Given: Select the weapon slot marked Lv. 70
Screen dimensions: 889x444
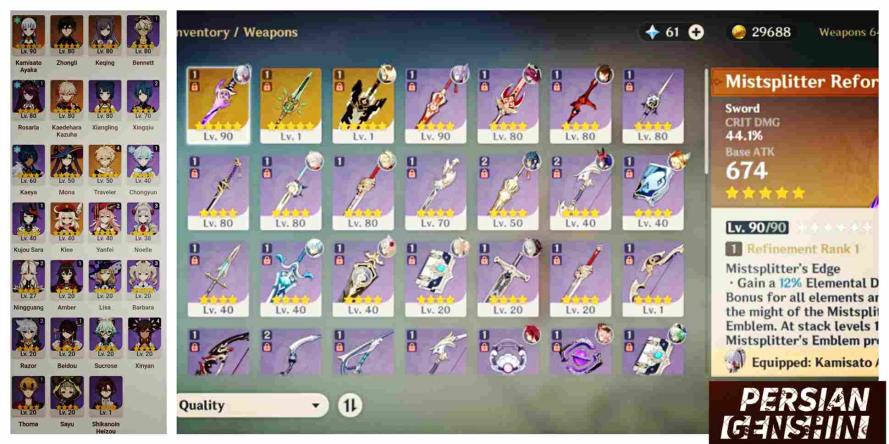Looking at the screenshot, I should (x=436, y=189).
